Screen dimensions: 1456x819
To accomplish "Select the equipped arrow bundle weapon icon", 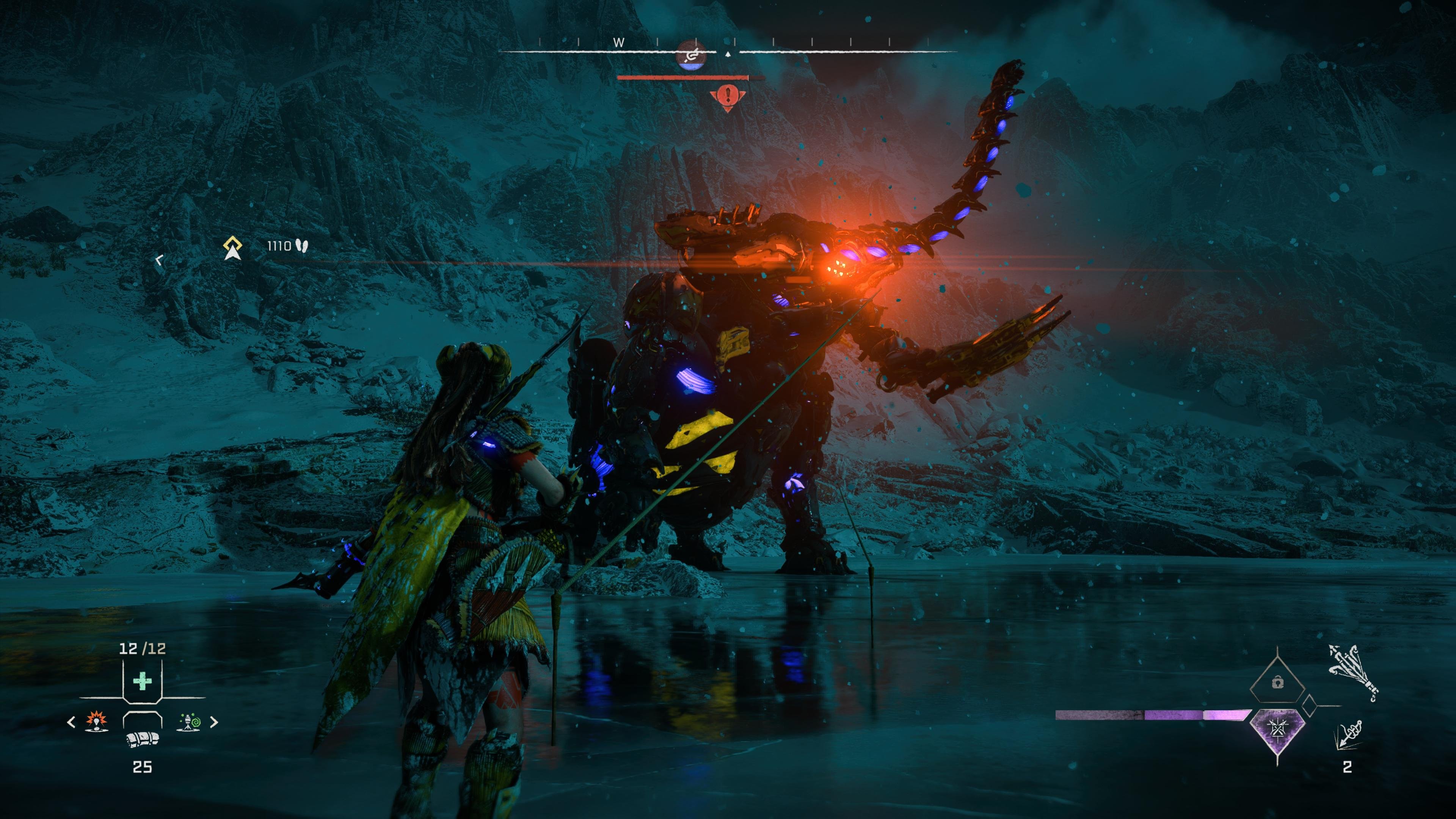I will pyautogui.click(x=1354, y=673).
